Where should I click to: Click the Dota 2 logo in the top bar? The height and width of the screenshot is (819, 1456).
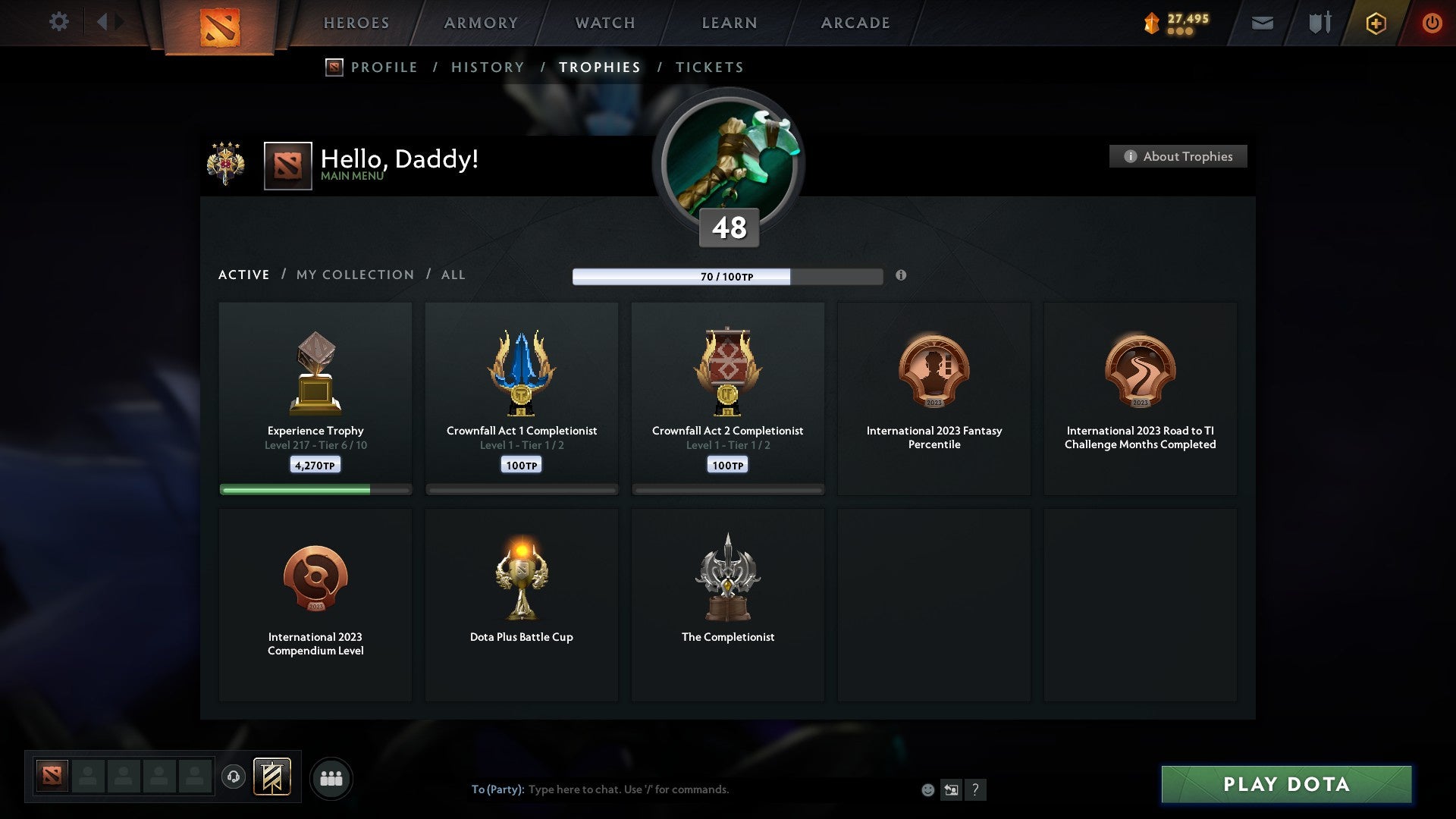click(x=219, y=25)
